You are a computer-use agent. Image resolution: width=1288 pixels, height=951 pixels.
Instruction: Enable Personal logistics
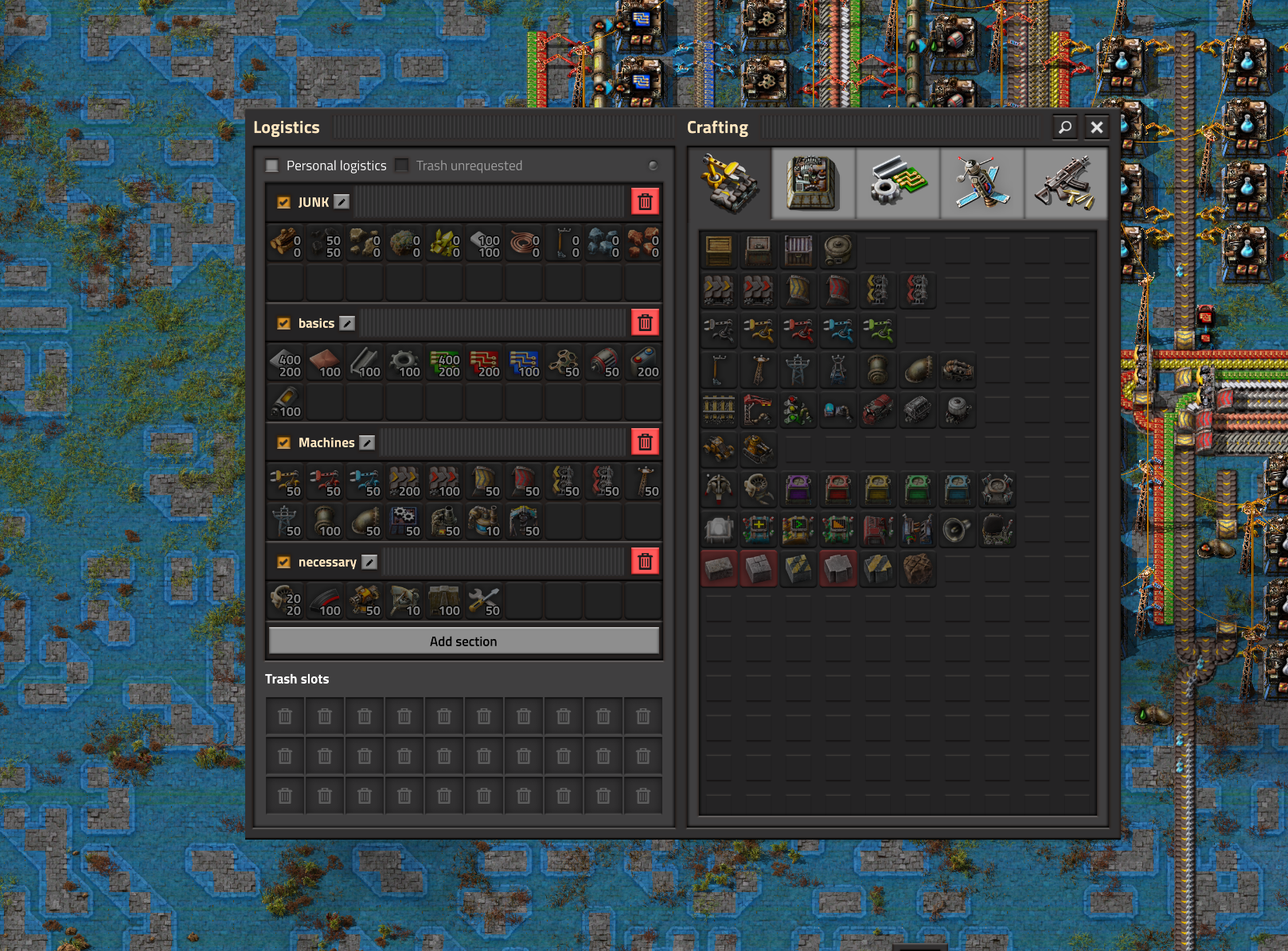(x=271, y=166)
